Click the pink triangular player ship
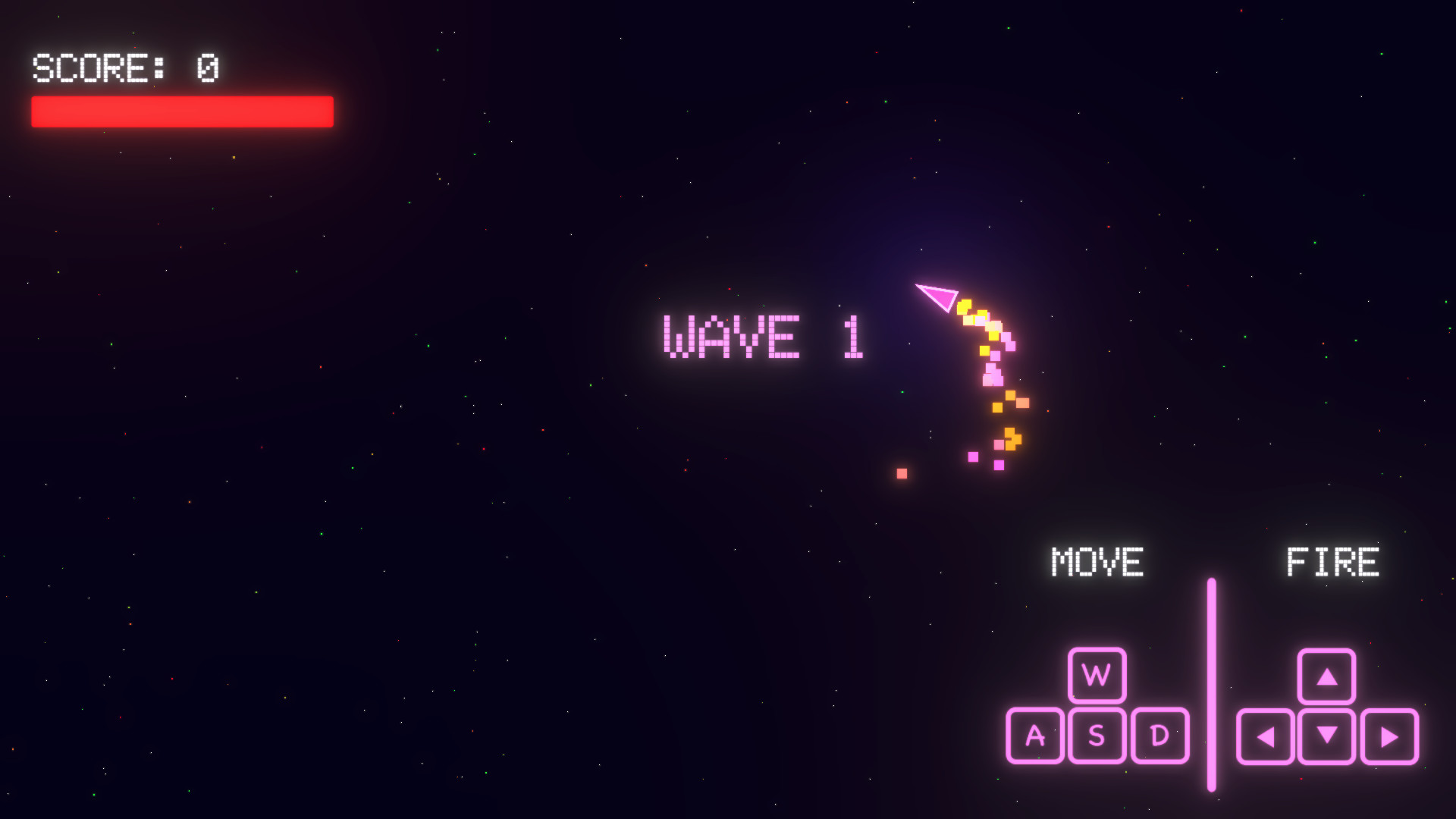This screenshot has width=1456, height=819. [x=935, y=296]
